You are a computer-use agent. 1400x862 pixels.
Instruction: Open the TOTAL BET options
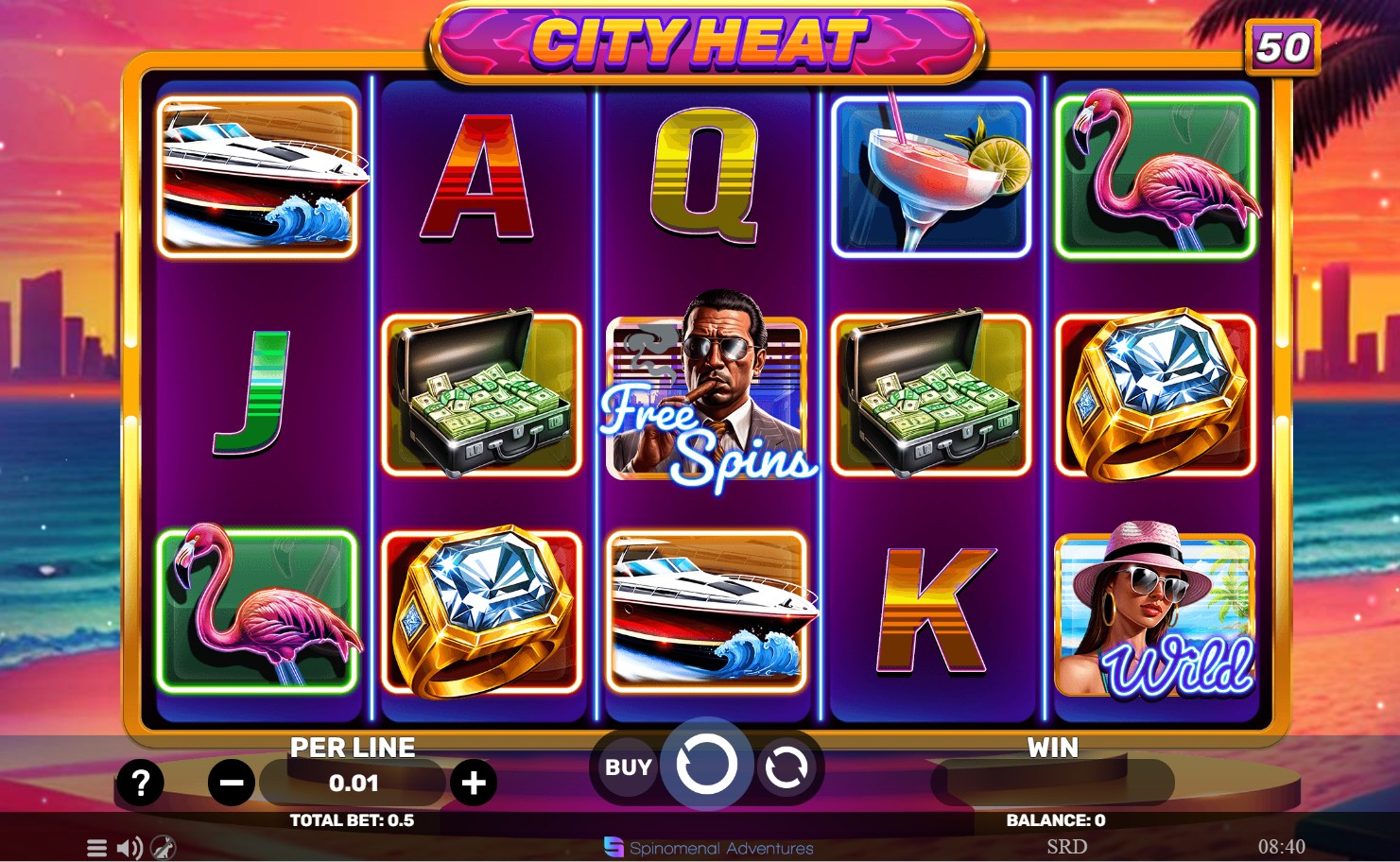pyautogui.click(x=352, y=820)
